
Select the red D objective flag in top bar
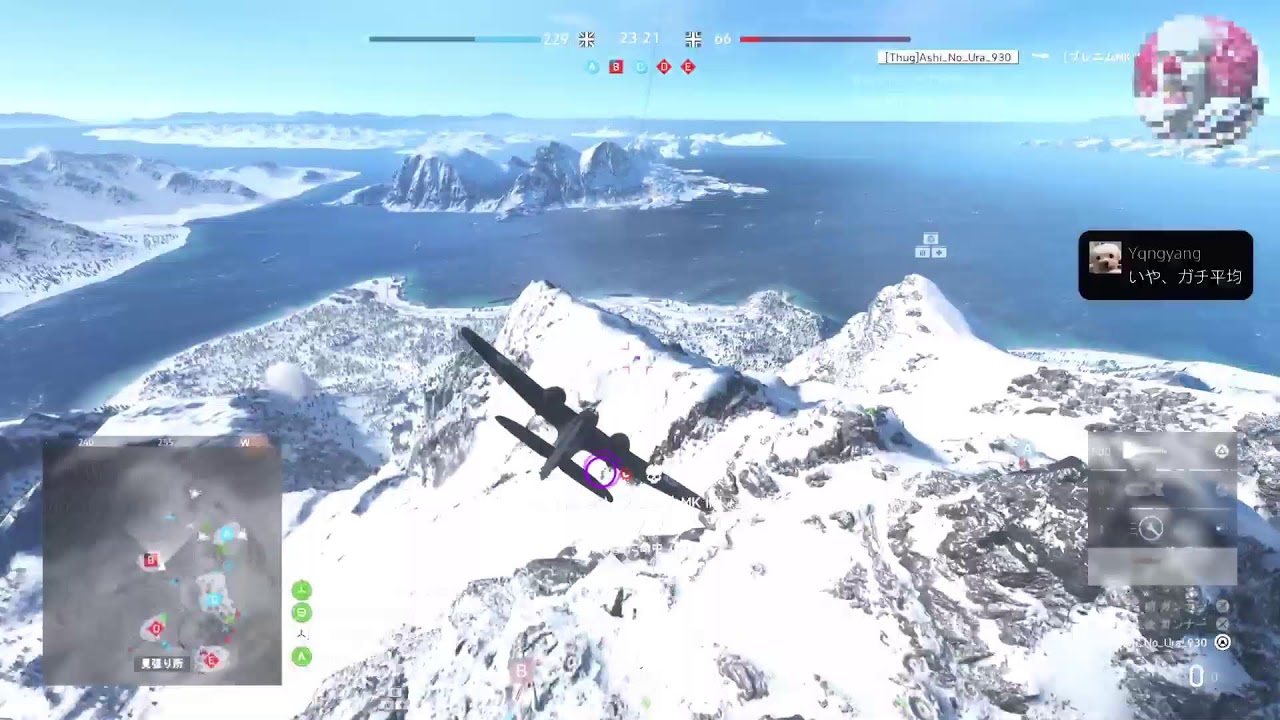664,67
